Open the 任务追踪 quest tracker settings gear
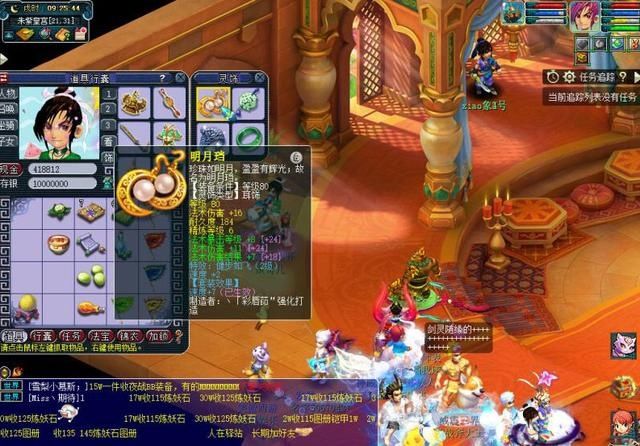Viewport: 640px width, 446px height. point(568,76)
